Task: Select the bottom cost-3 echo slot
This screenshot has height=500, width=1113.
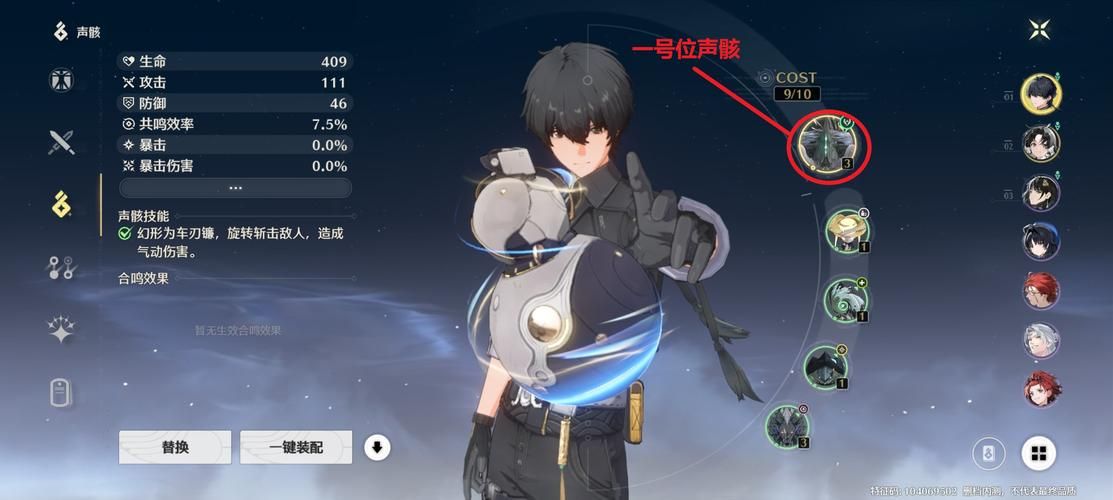Action: coord(787,424)
